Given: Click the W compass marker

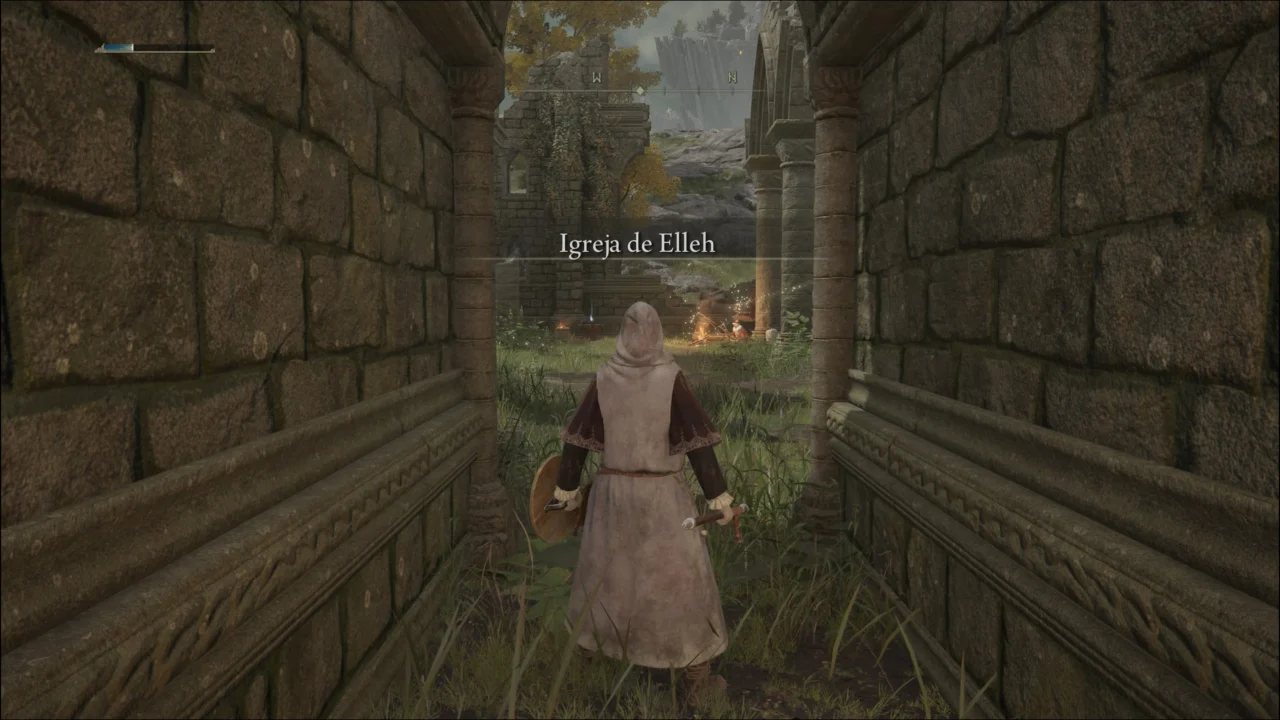Looking at the screenshot, I should 597,76.
